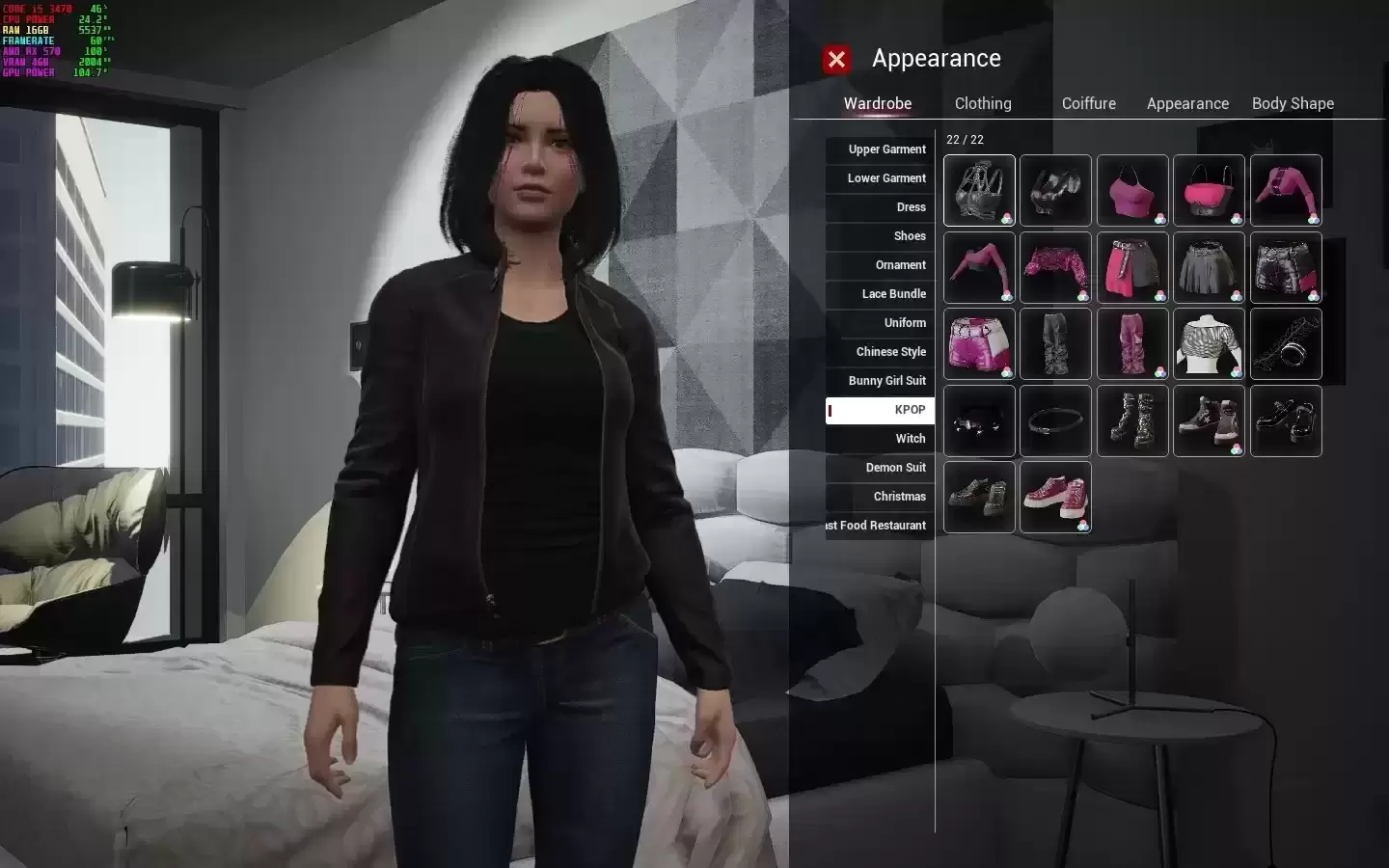Open the Chinese Style category
This screenshot has width=1389, height=868.
click(x=880, y=352)
